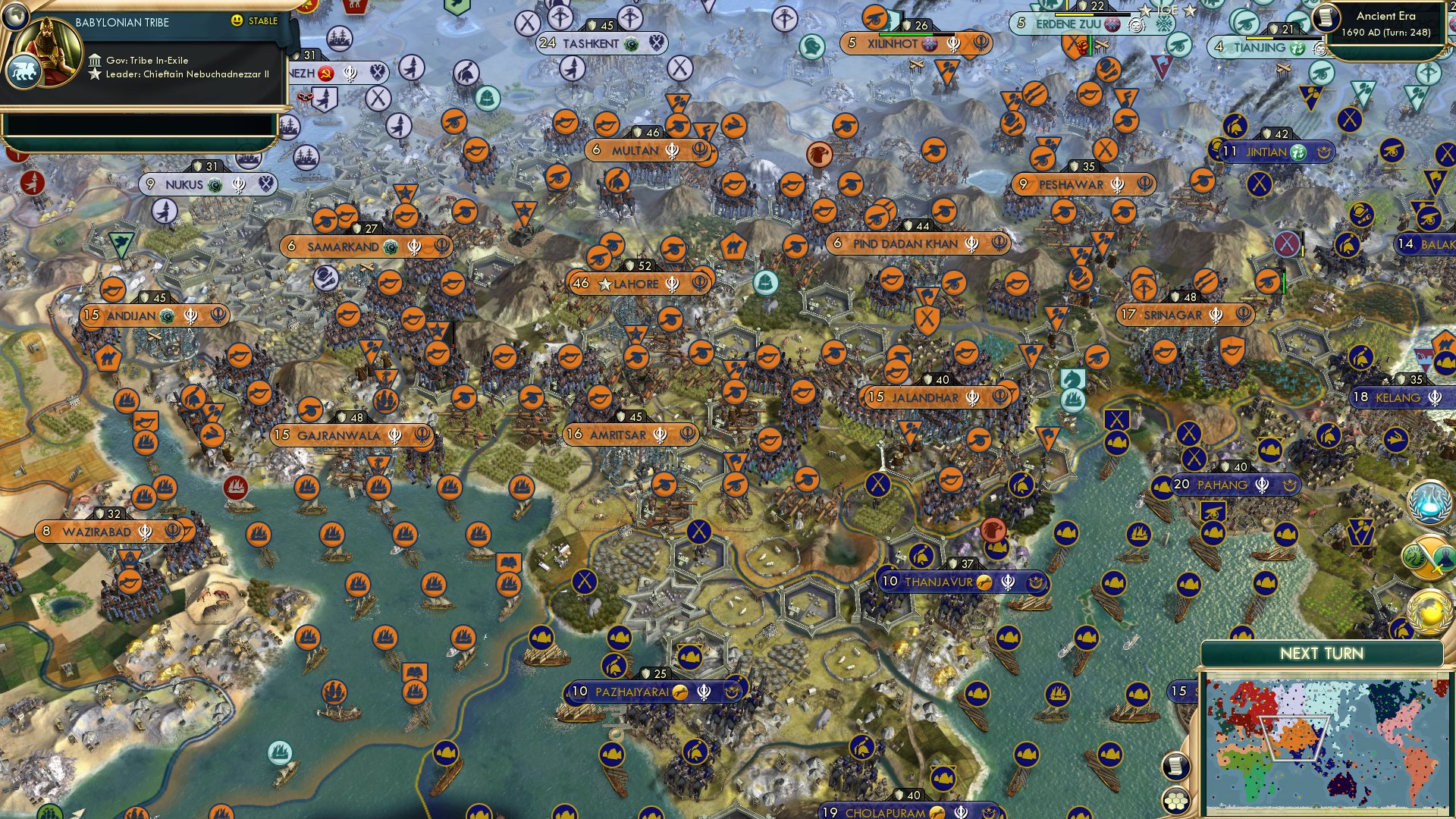1456x819 pixels.
Task: Click the STABLE smiley face indicator
Action: click(x=237, y=20)
